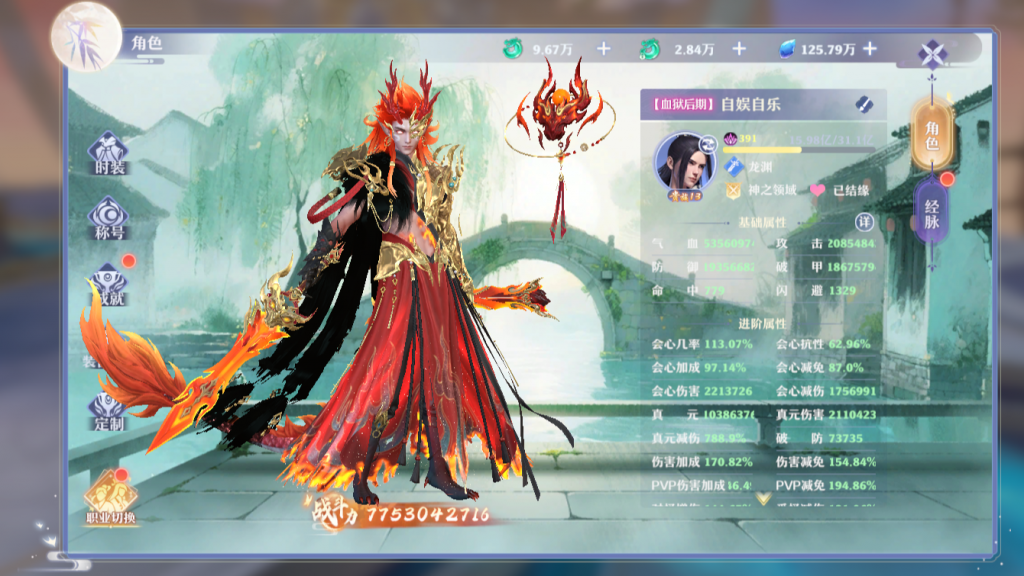The image size is (1024, 576).
Task: Click the 龙渊 class icon
Action: (x=735, y=166)
